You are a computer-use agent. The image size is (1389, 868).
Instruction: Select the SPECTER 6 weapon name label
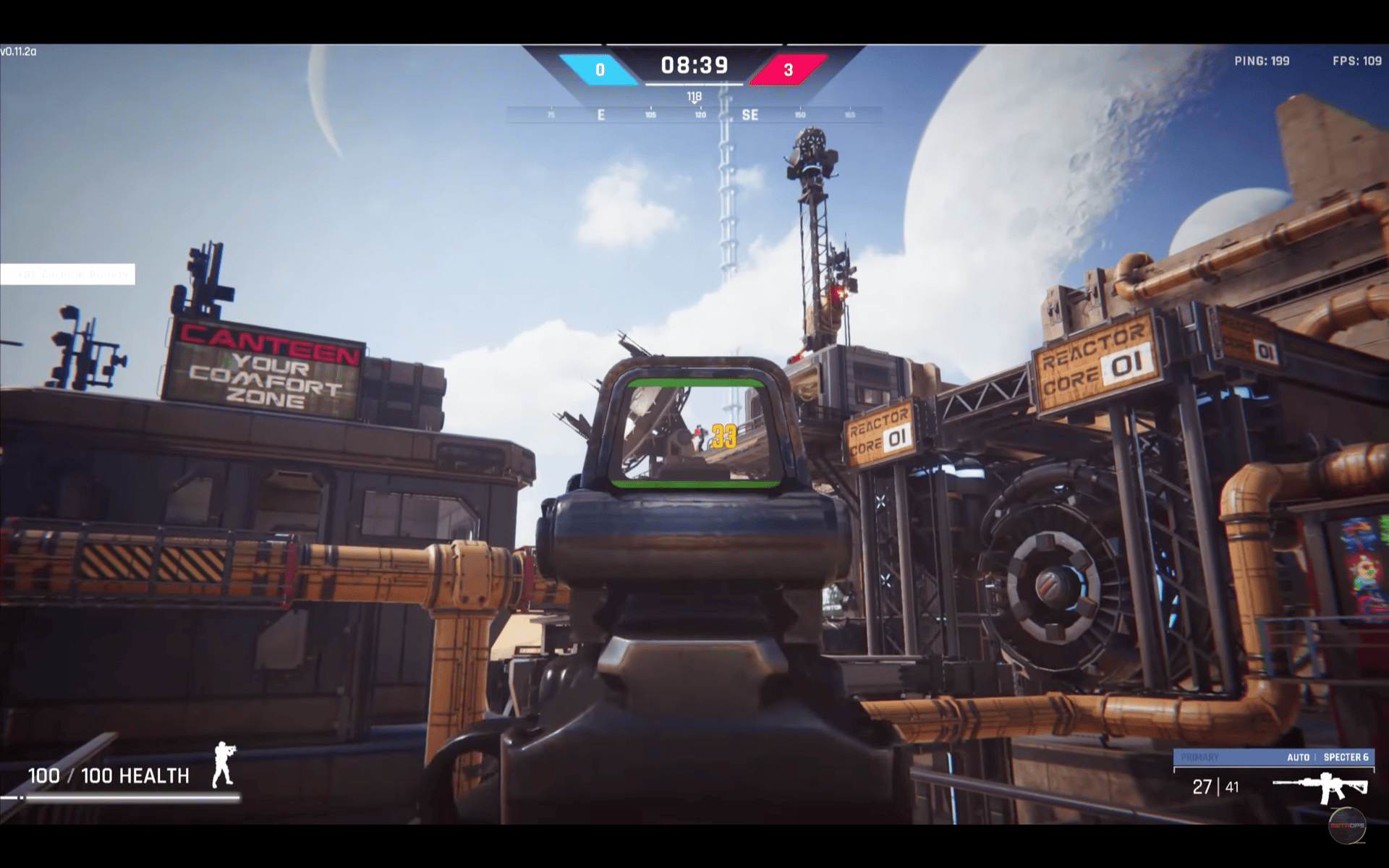[x=1347, y=758]
